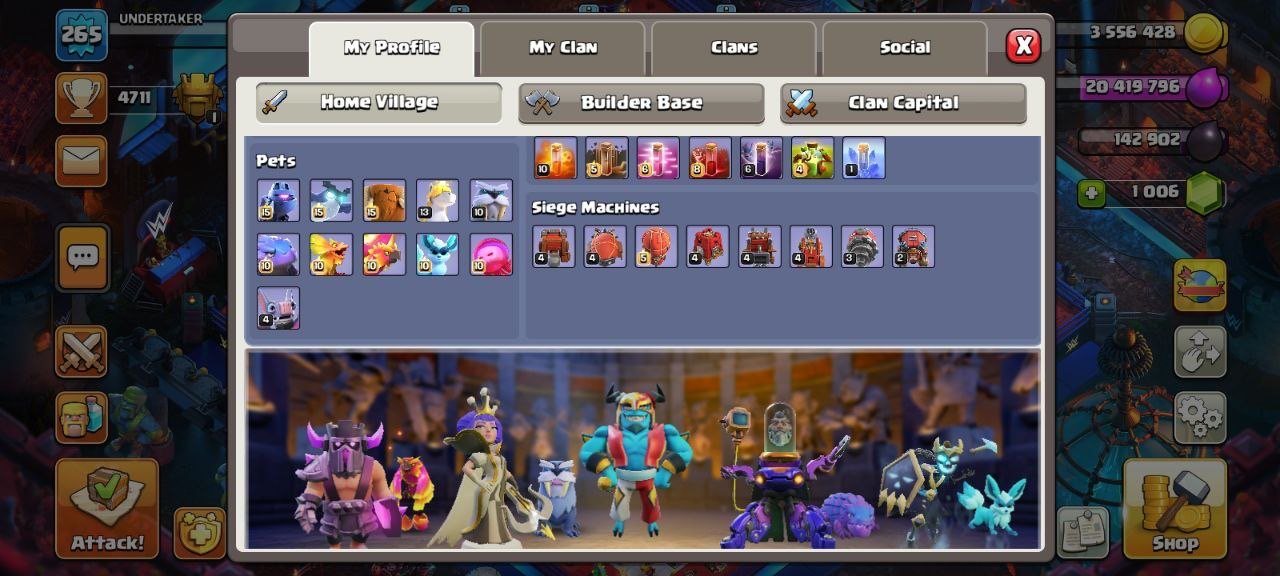Open the chat speech bubble panel
Viewport: 1280px width, 576px height.
[81, 258]
